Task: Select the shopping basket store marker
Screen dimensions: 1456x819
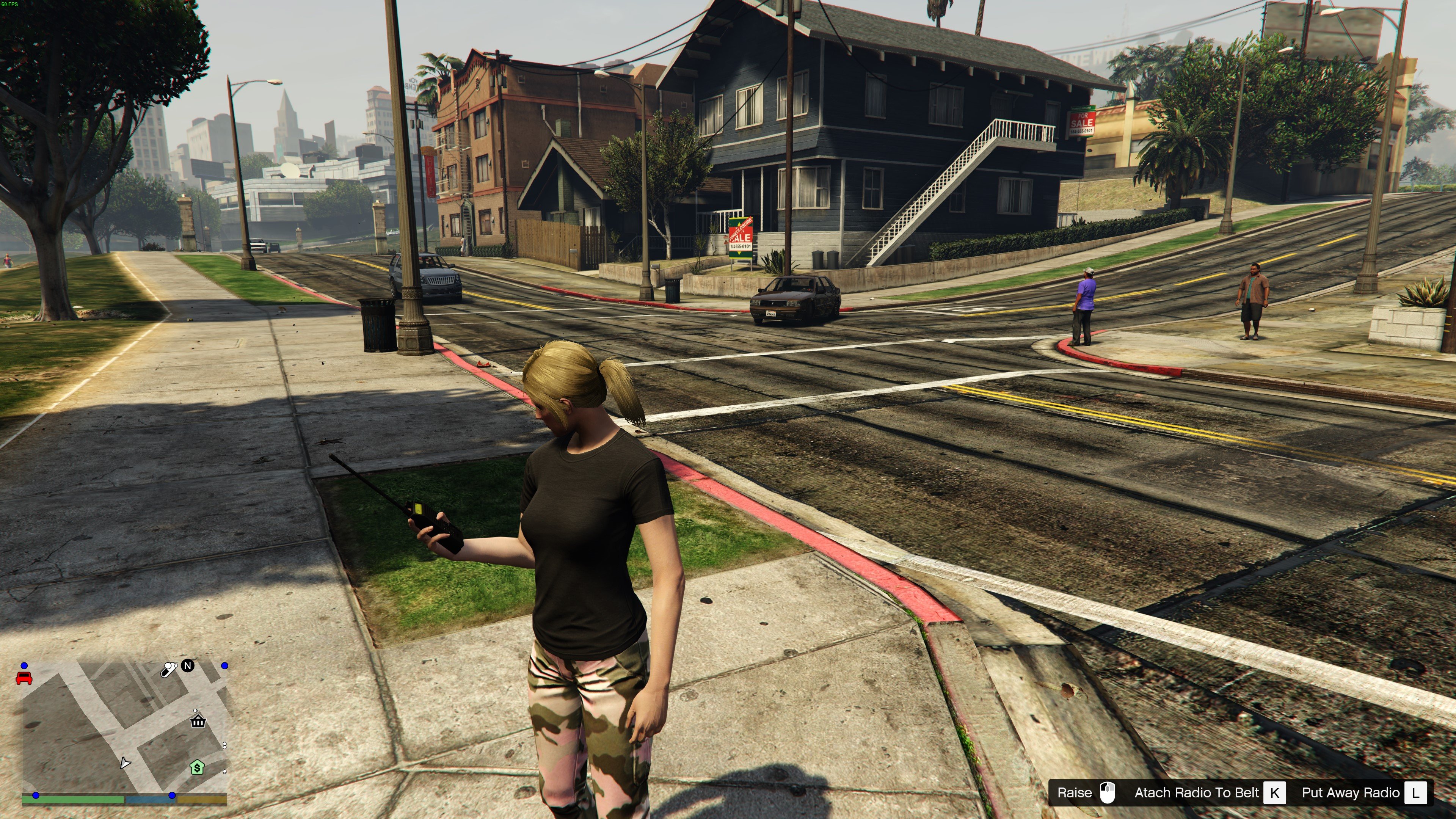Action: [198, 721]
